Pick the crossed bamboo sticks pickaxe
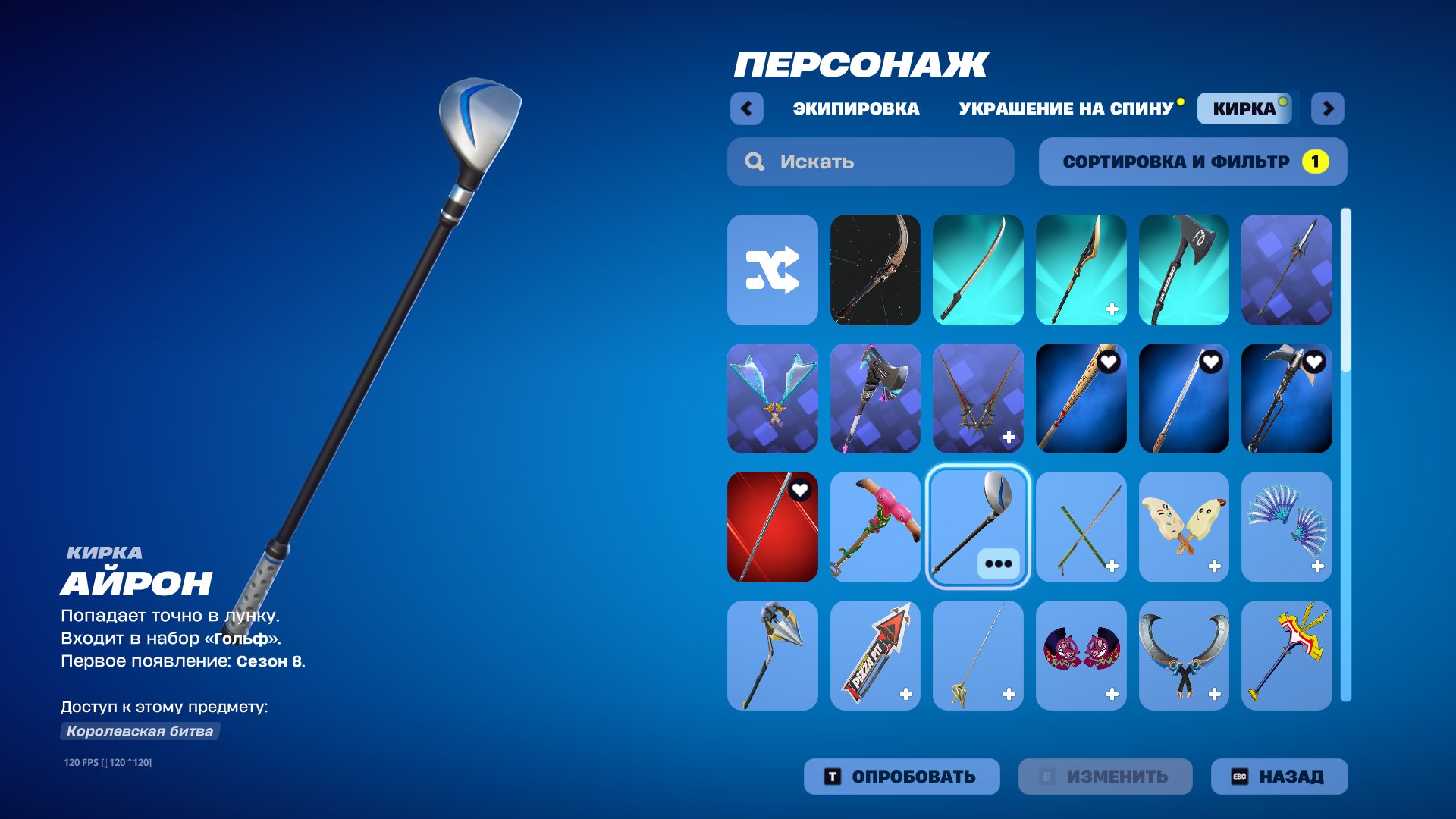This screenshot has width=1456, height=819. 1081,527
